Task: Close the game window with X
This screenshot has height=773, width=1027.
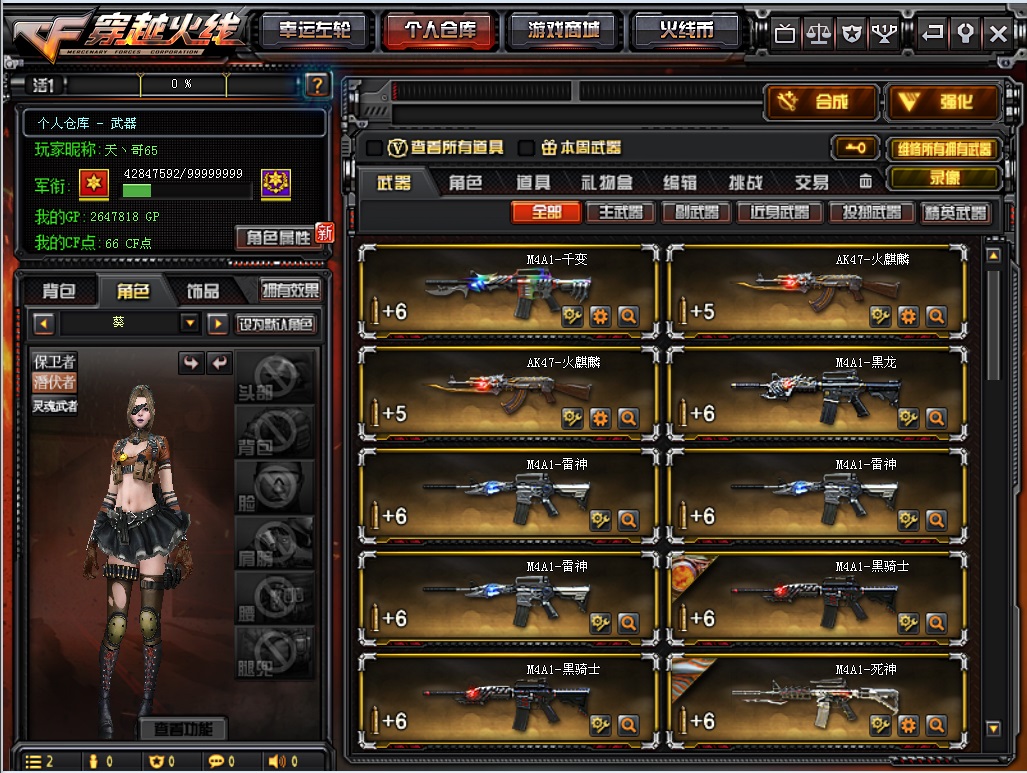Action: (998, 33)
